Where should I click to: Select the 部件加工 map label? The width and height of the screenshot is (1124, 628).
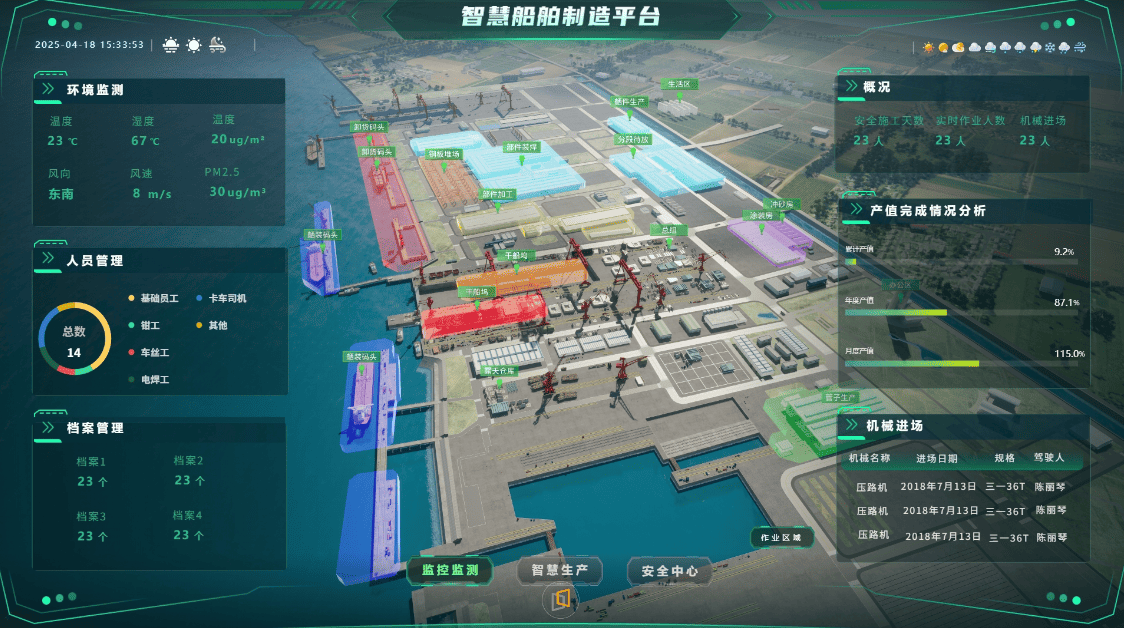497,194
